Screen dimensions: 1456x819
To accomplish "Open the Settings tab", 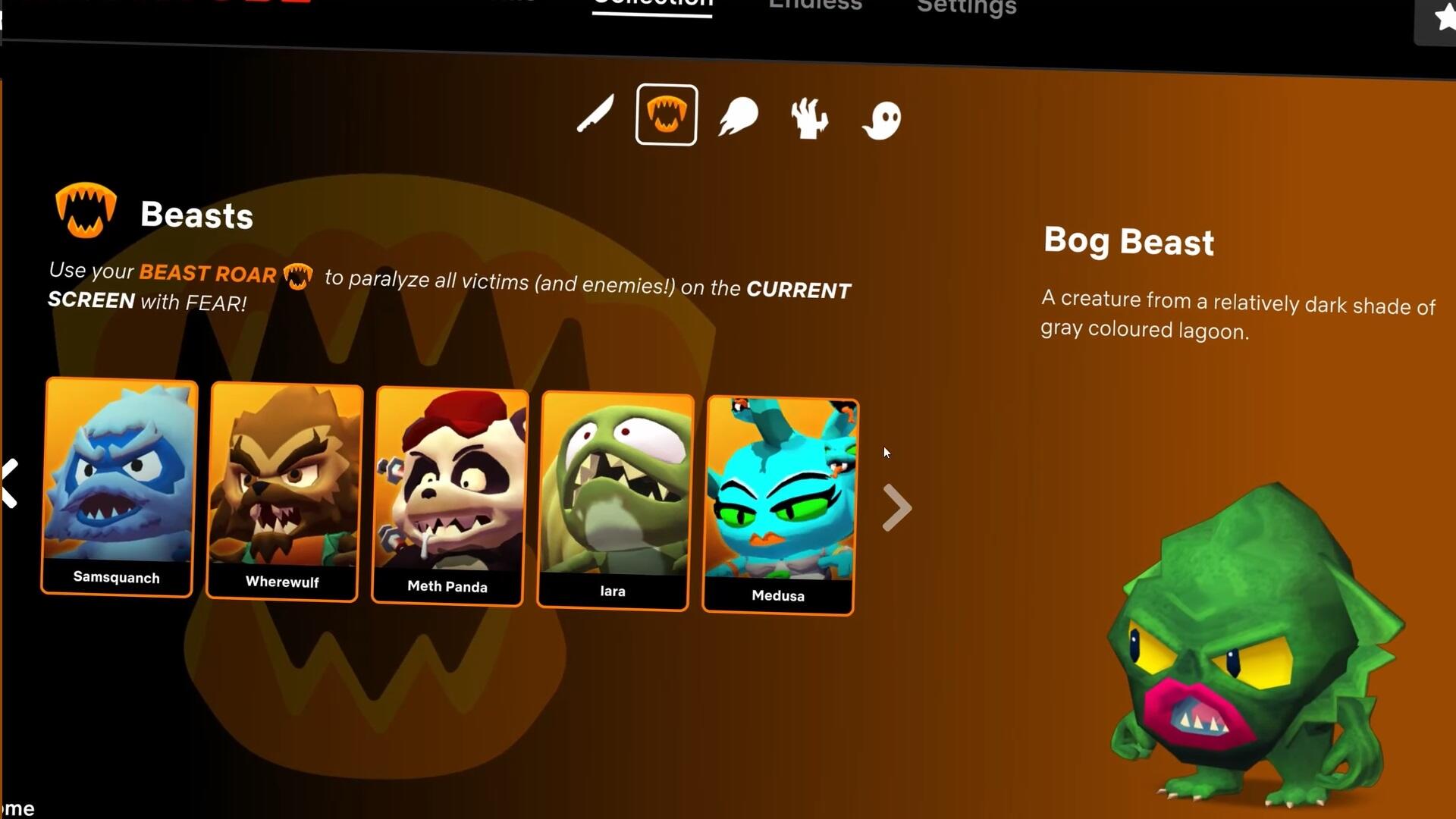I will (966, 8).
